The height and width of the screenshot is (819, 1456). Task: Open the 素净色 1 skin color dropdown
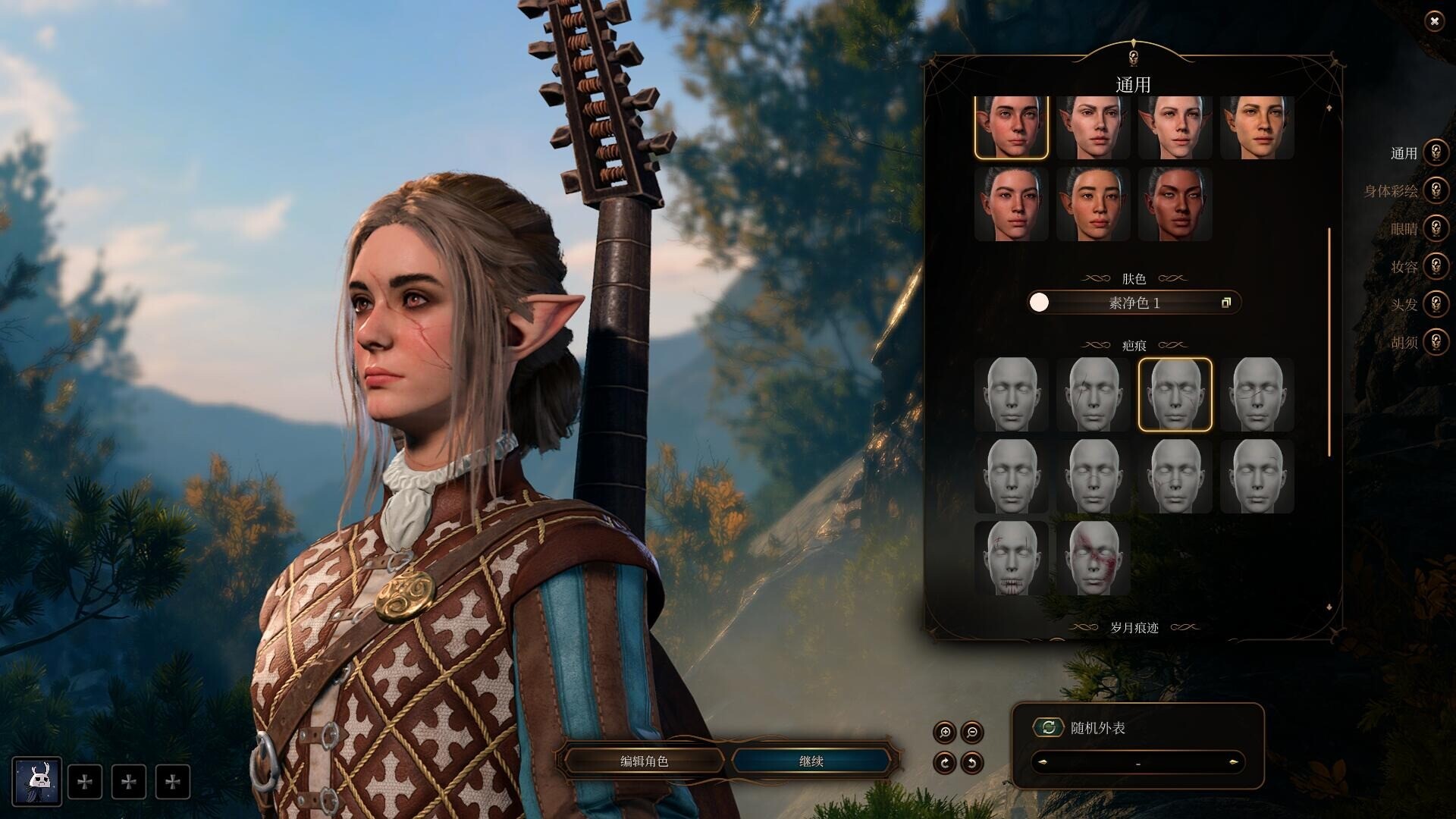1134,303
